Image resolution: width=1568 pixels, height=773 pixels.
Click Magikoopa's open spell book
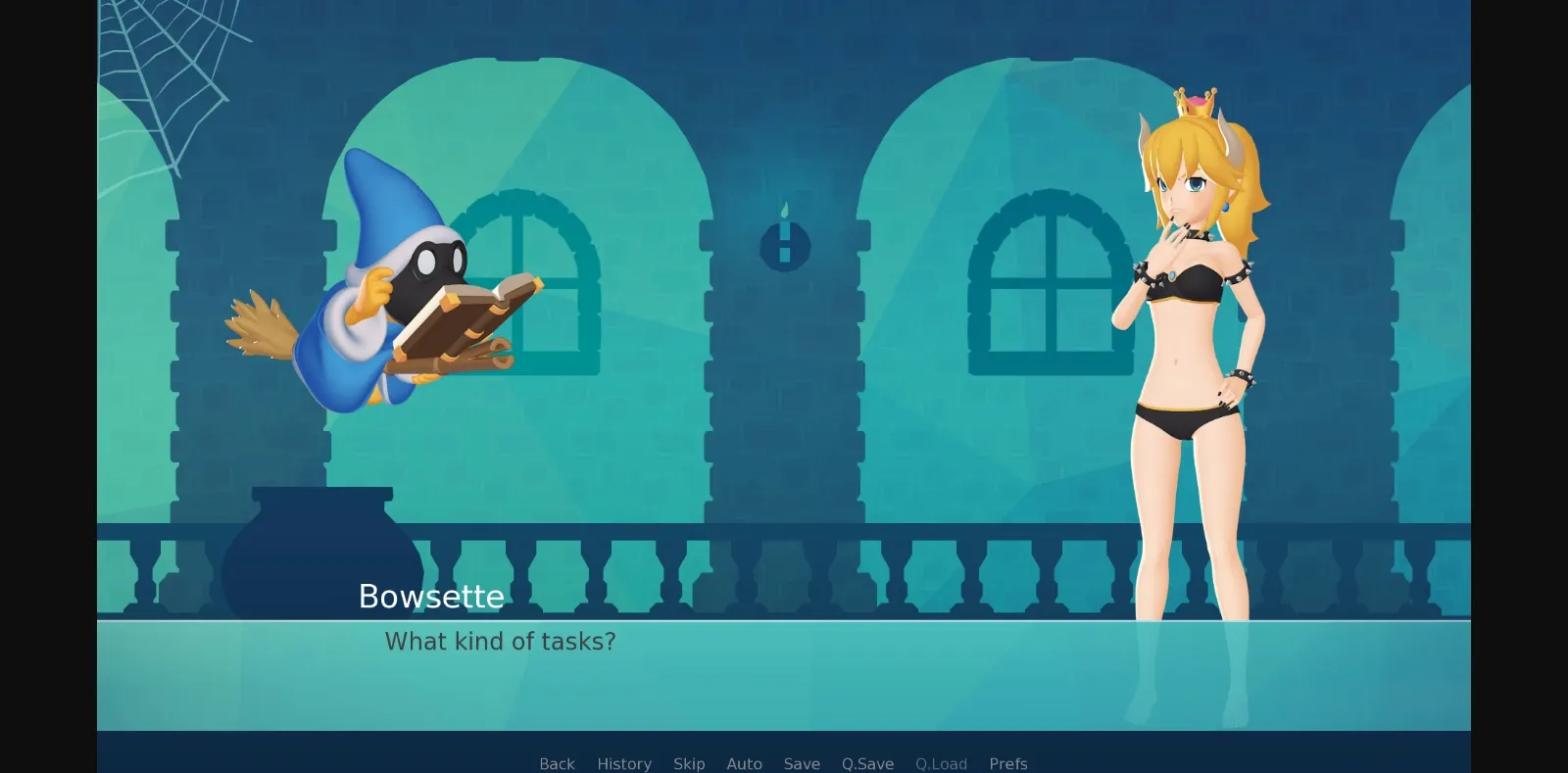[470, 314]
